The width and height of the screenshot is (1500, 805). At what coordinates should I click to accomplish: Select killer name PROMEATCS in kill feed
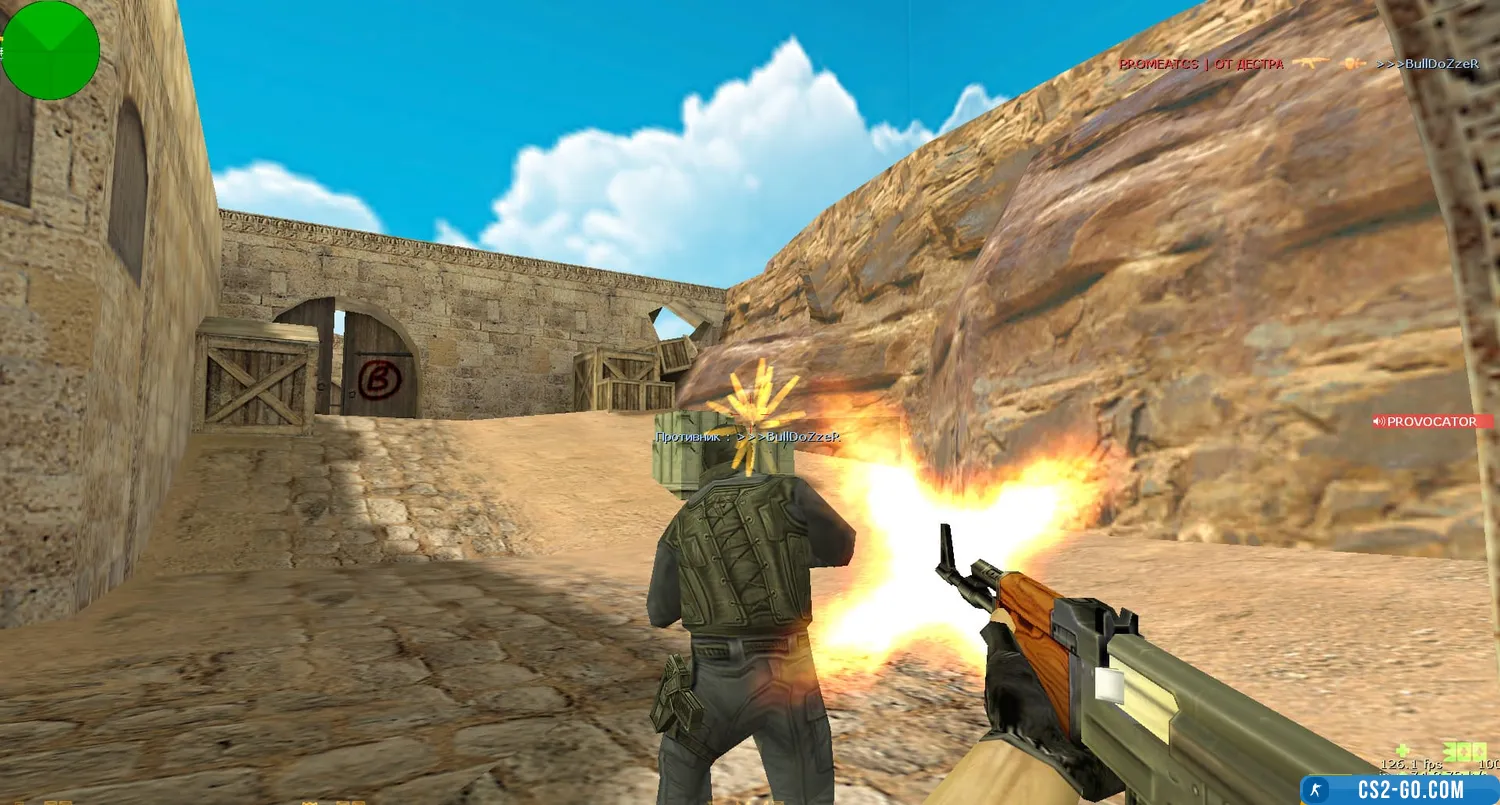point(1158,64)
